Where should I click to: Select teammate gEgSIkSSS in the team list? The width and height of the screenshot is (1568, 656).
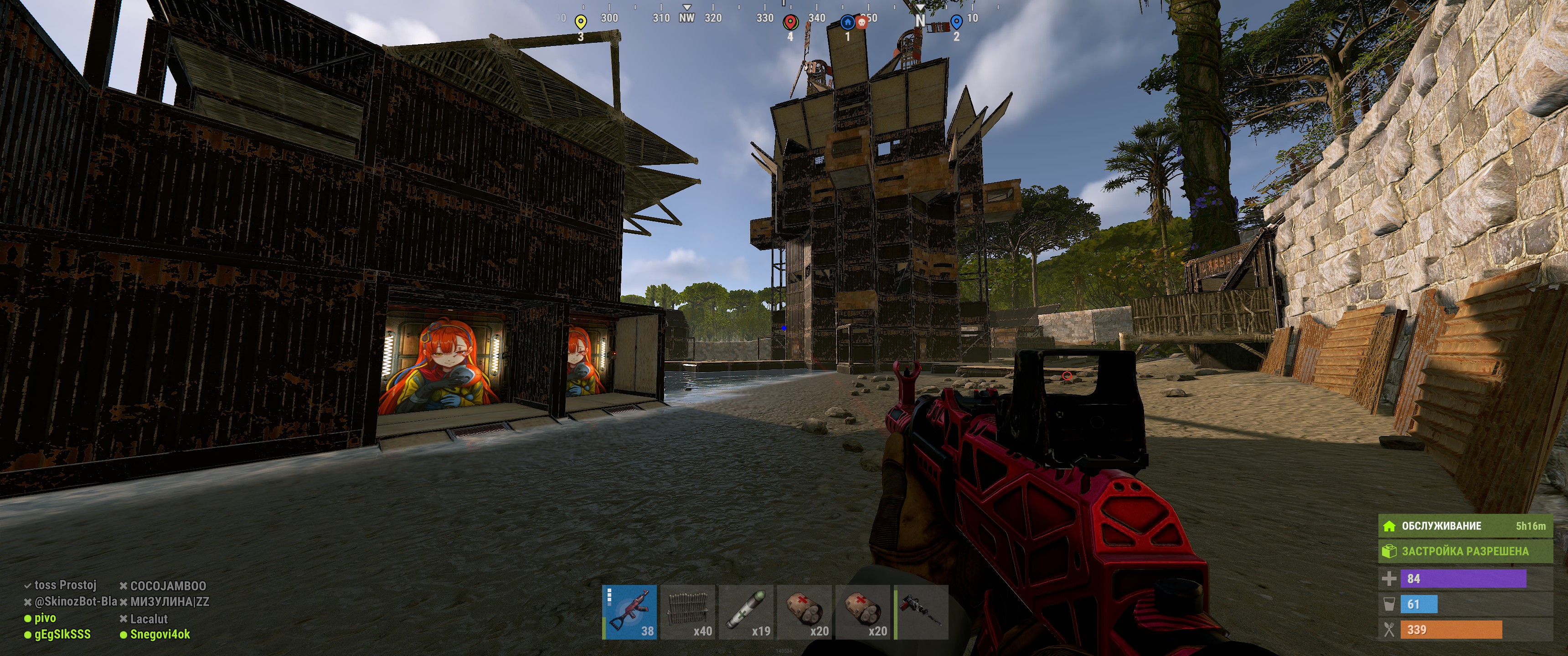pos(62,635)
